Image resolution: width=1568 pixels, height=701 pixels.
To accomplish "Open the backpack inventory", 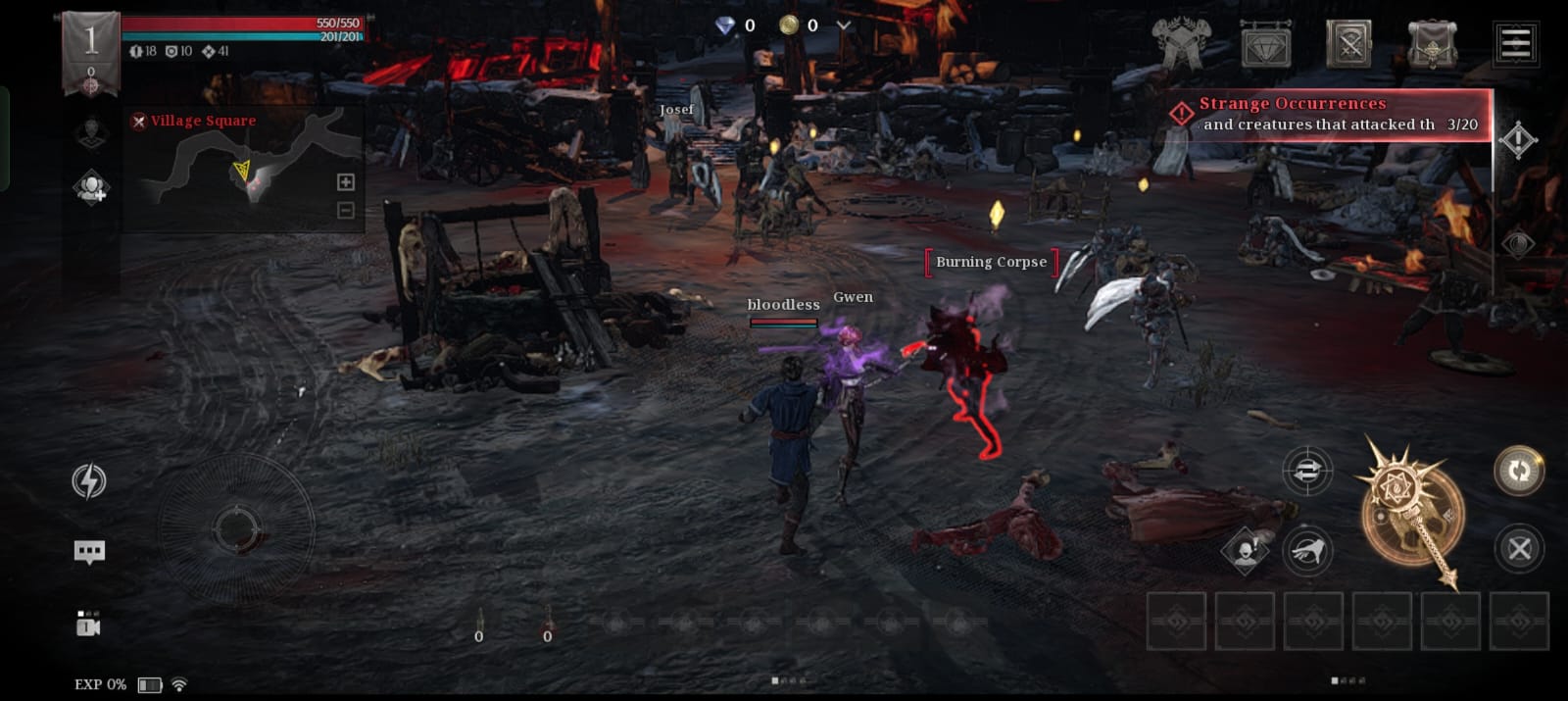I will coord(1432,44).
